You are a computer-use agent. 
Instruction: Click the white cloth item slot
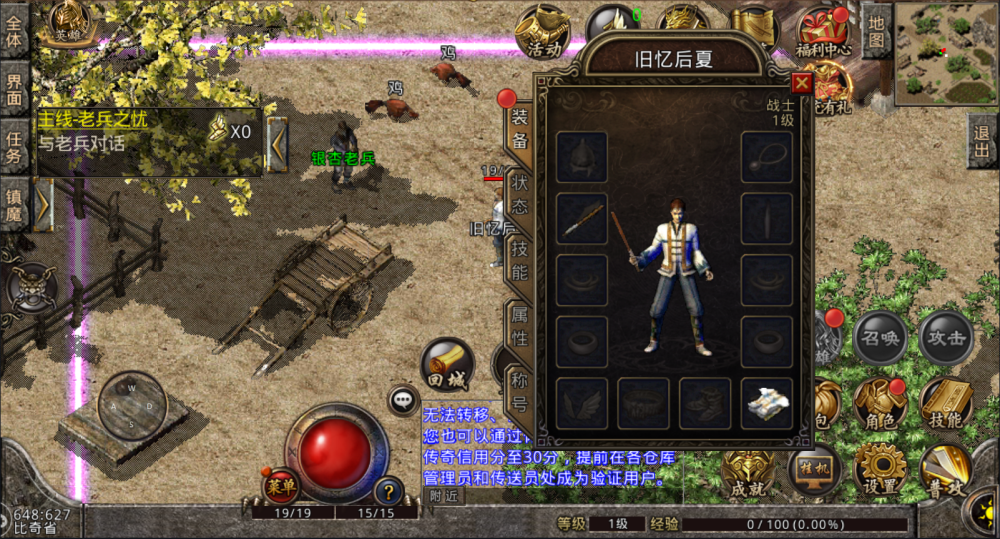(767, 403)
